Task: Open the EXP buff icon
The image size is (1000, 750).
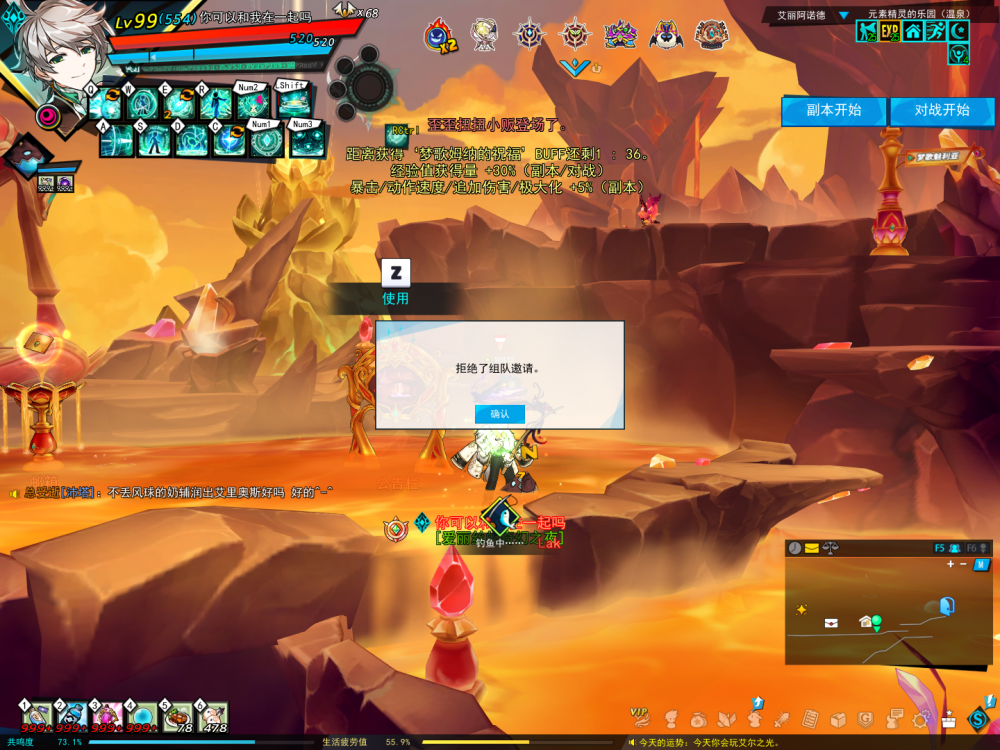Action: click(x=890, y=32)
